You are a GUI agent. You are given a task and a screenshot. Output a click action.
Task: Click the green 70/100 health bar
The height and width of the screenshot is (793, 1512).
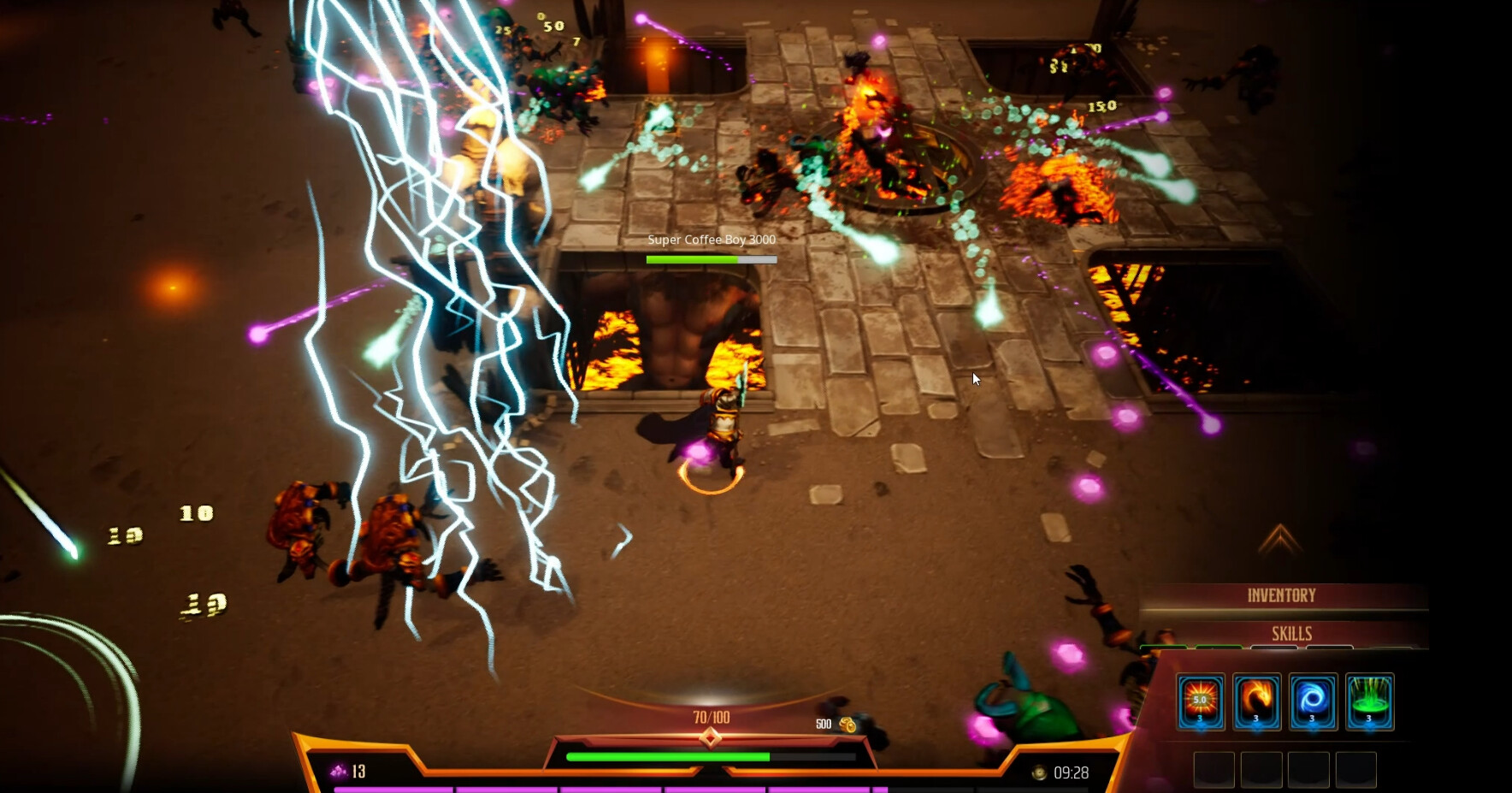tap(667, 755)
